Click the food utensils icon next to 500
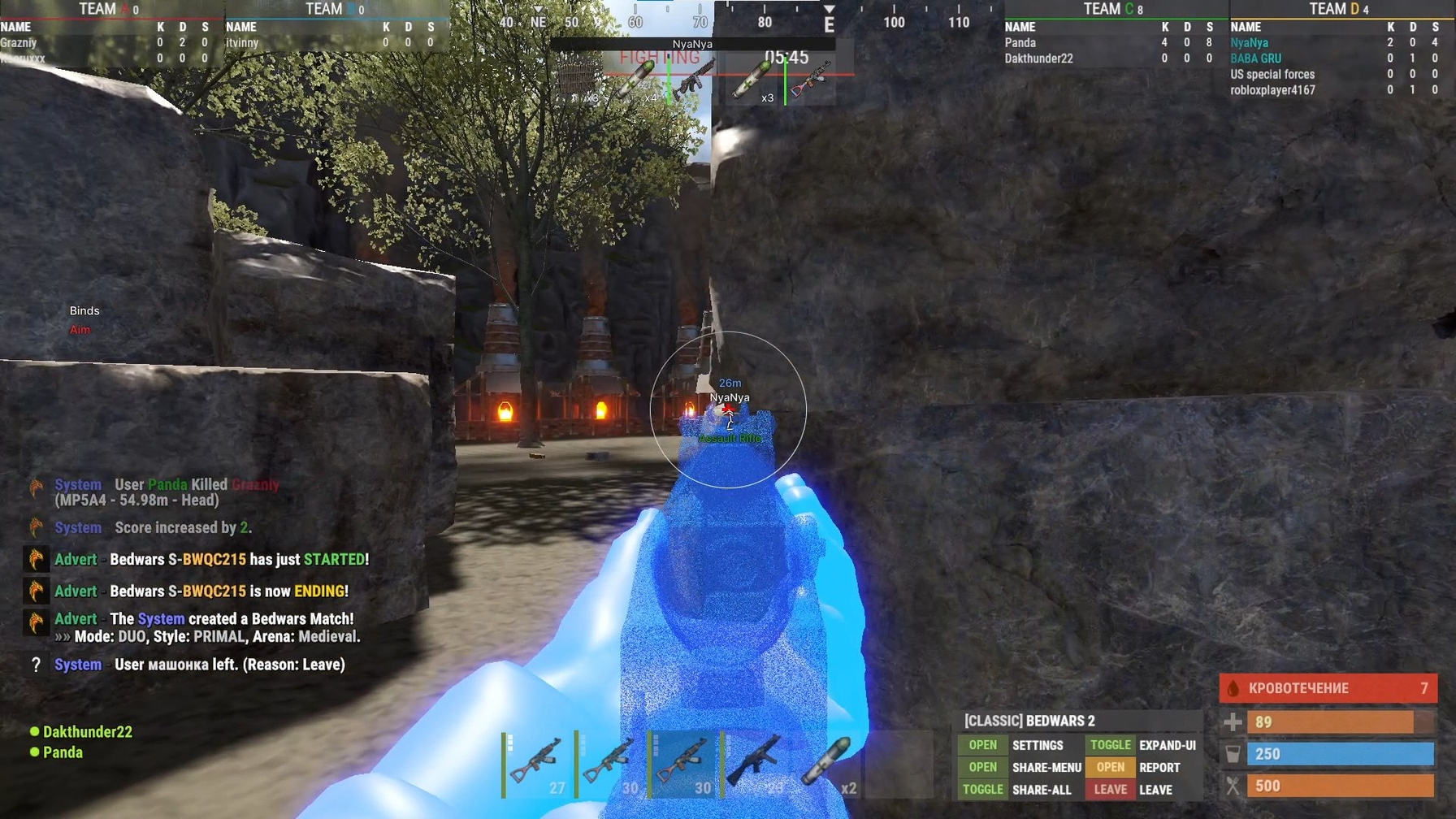 coord(1234,785)
